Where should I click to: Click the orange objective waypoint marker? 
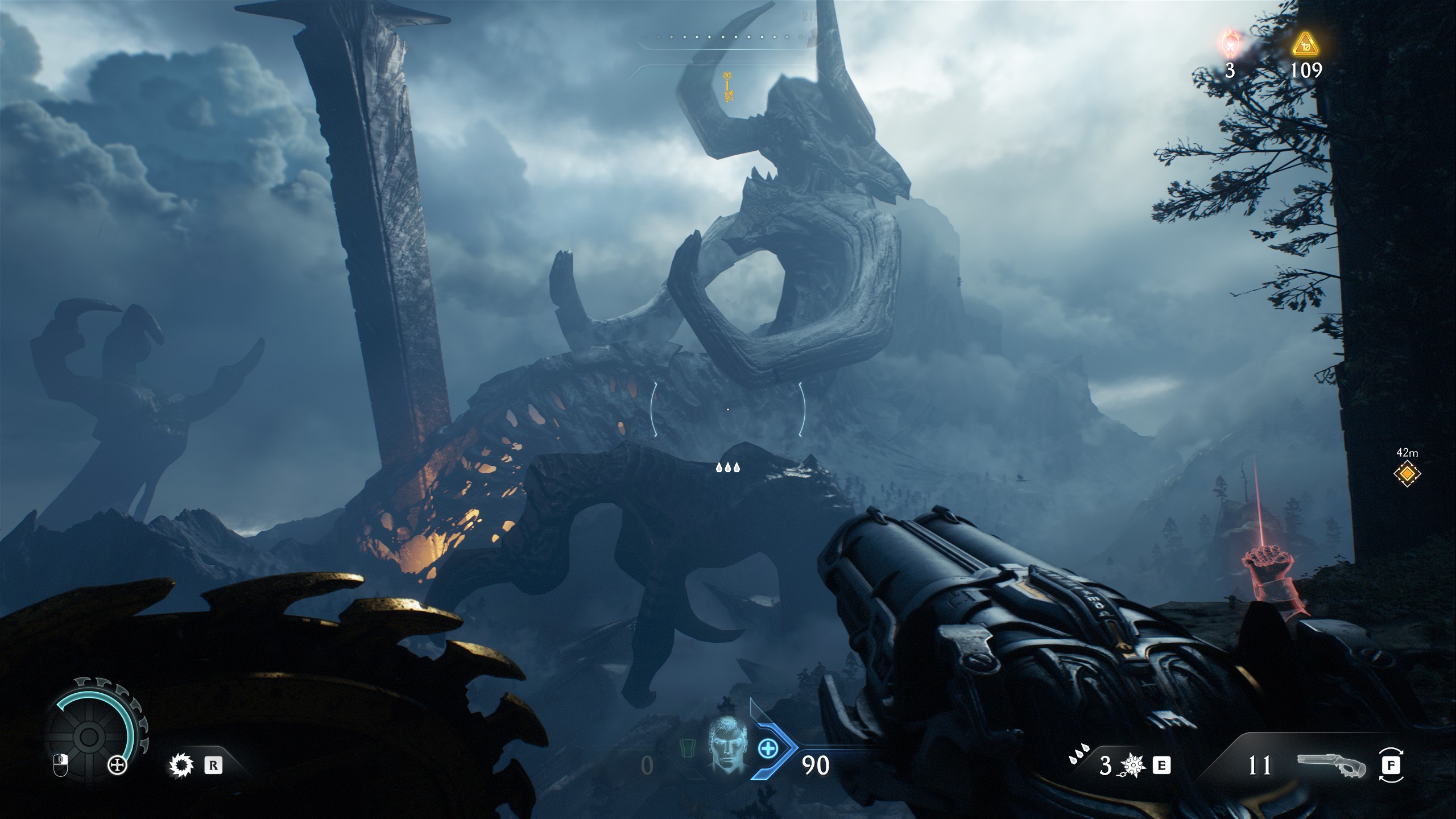(x=1407, y=473)
